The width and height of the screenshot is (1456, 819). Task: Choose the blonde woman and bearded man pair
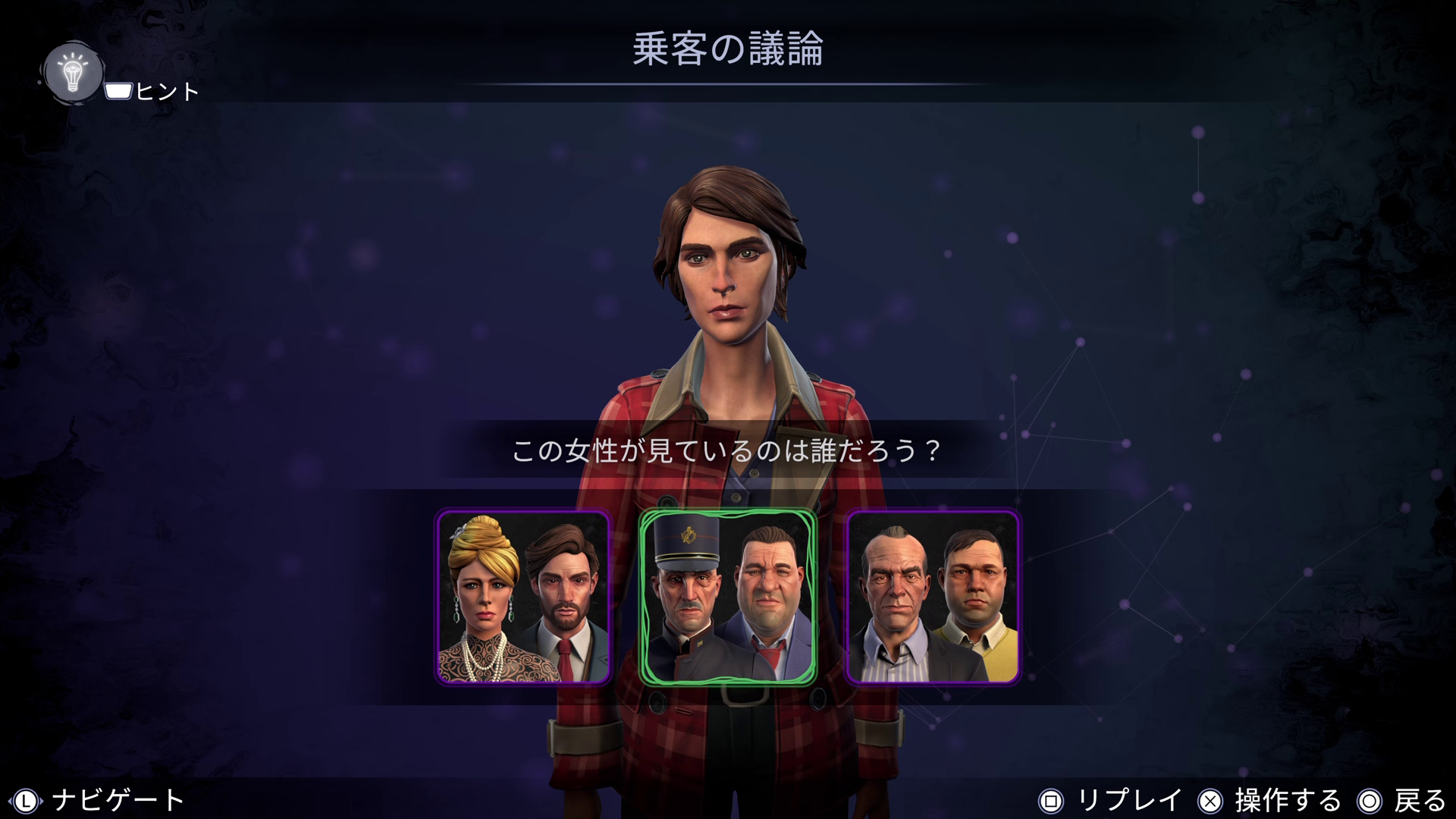point(523,597)
